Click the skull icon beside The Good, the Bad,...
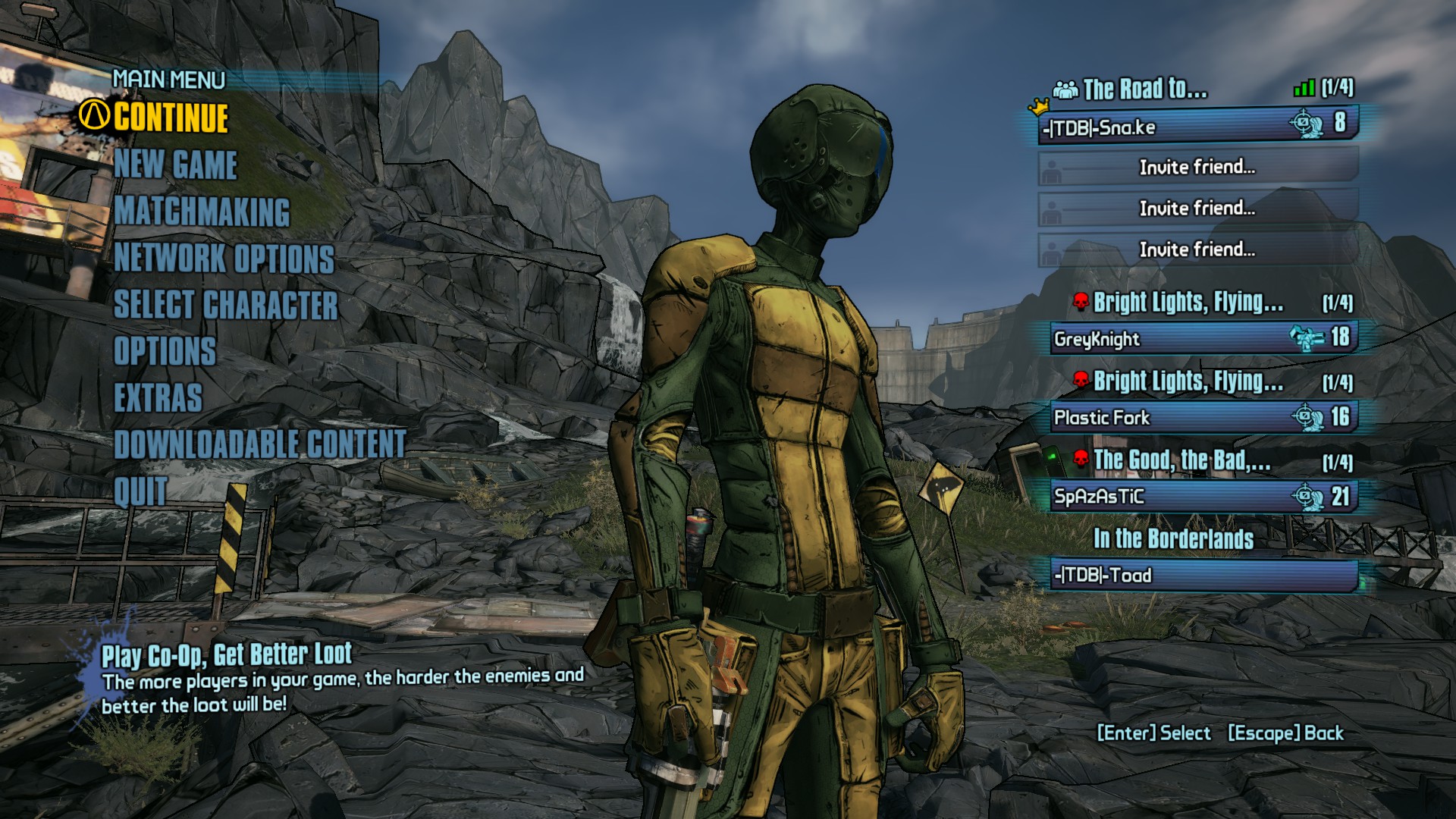The height and width of the screenshot is (819, 1456). pos(1079,458)
